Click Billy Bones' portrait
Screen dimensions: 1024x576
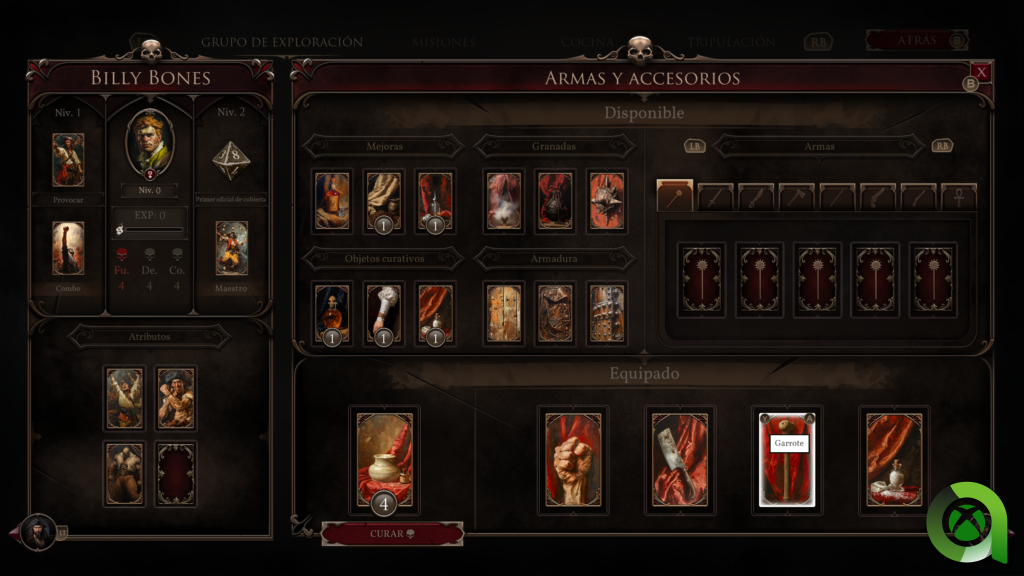point(150,144)
